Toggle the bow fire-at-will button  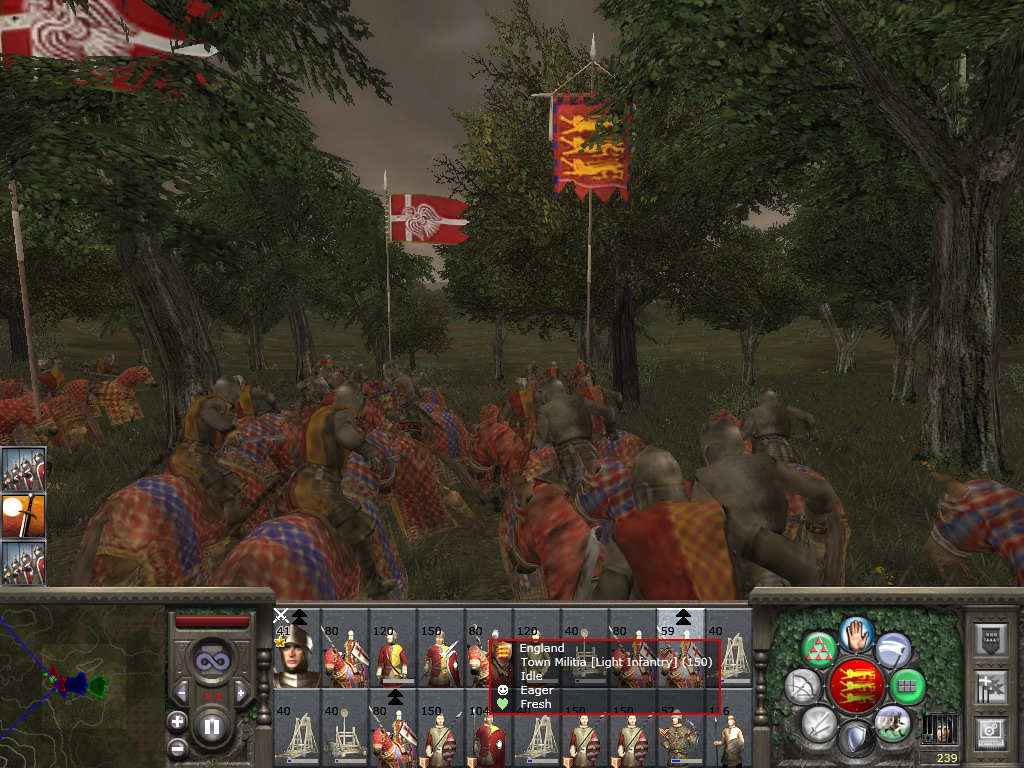point(803,686)
